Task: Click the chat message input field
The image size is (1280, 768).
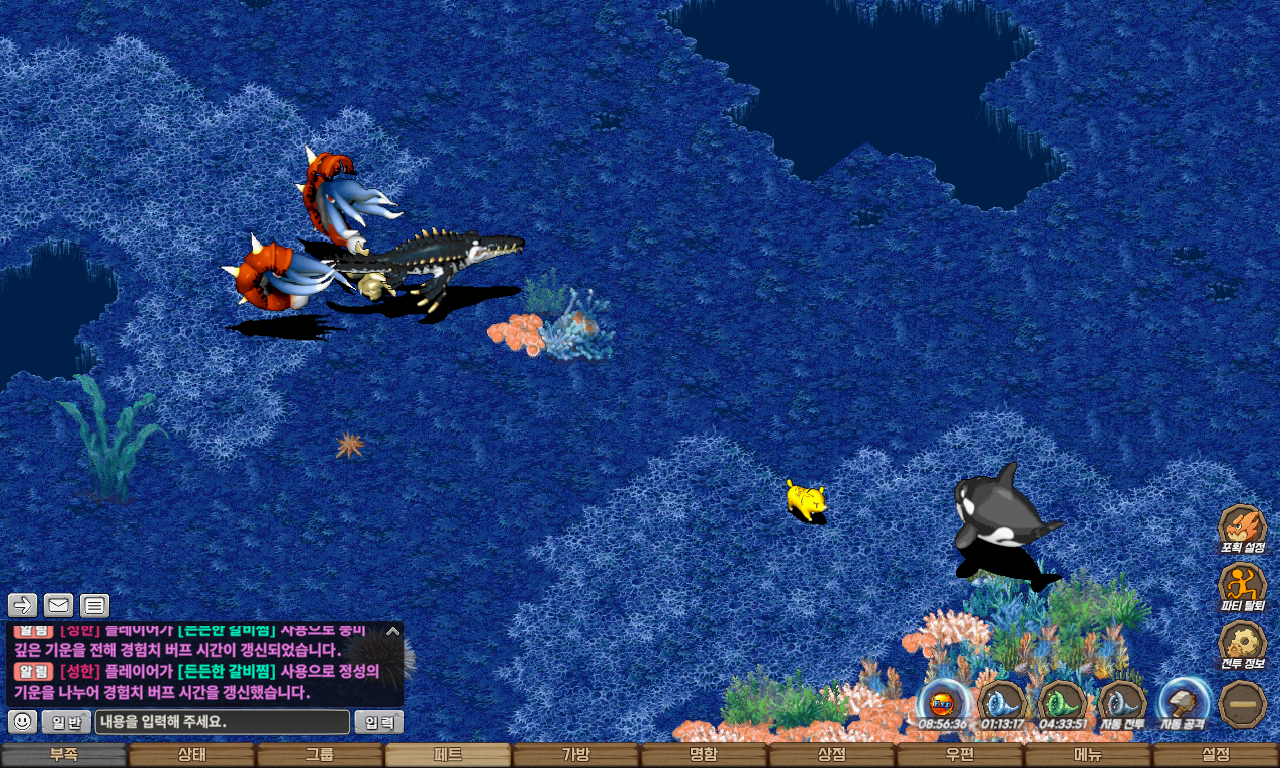Action: [x=223, y=722]
